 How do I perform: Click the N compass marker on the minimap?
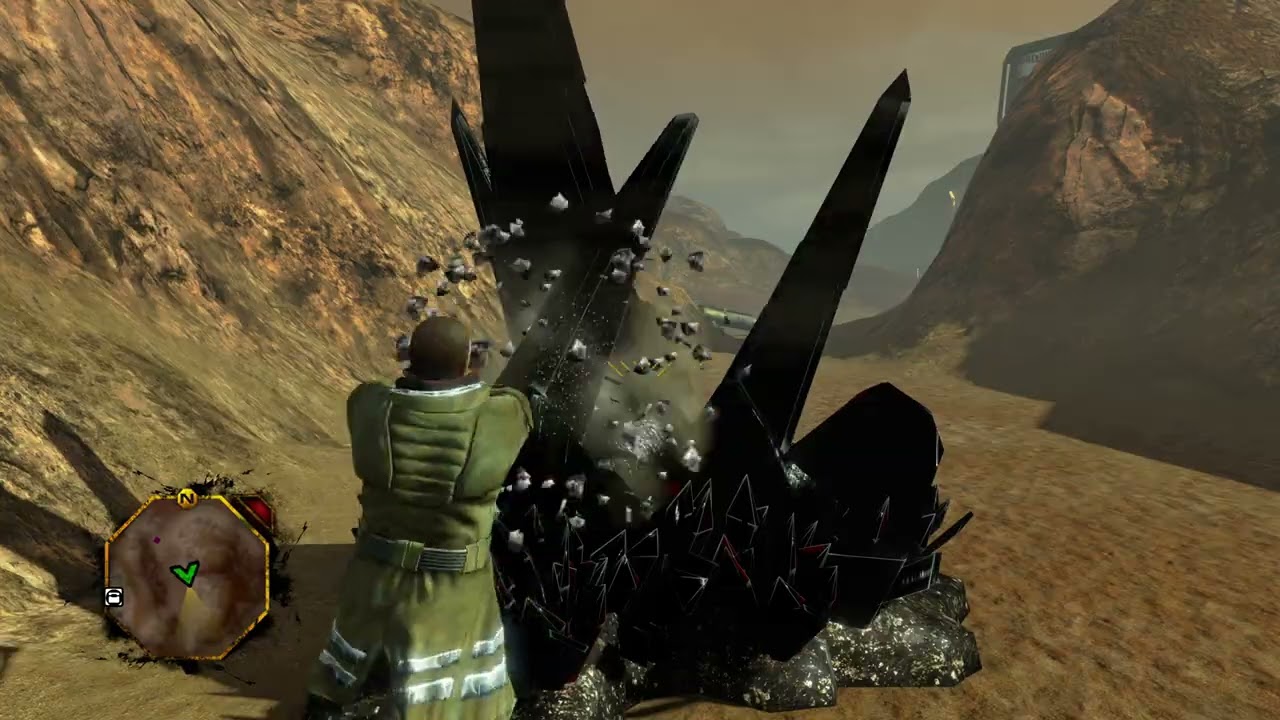187,497
